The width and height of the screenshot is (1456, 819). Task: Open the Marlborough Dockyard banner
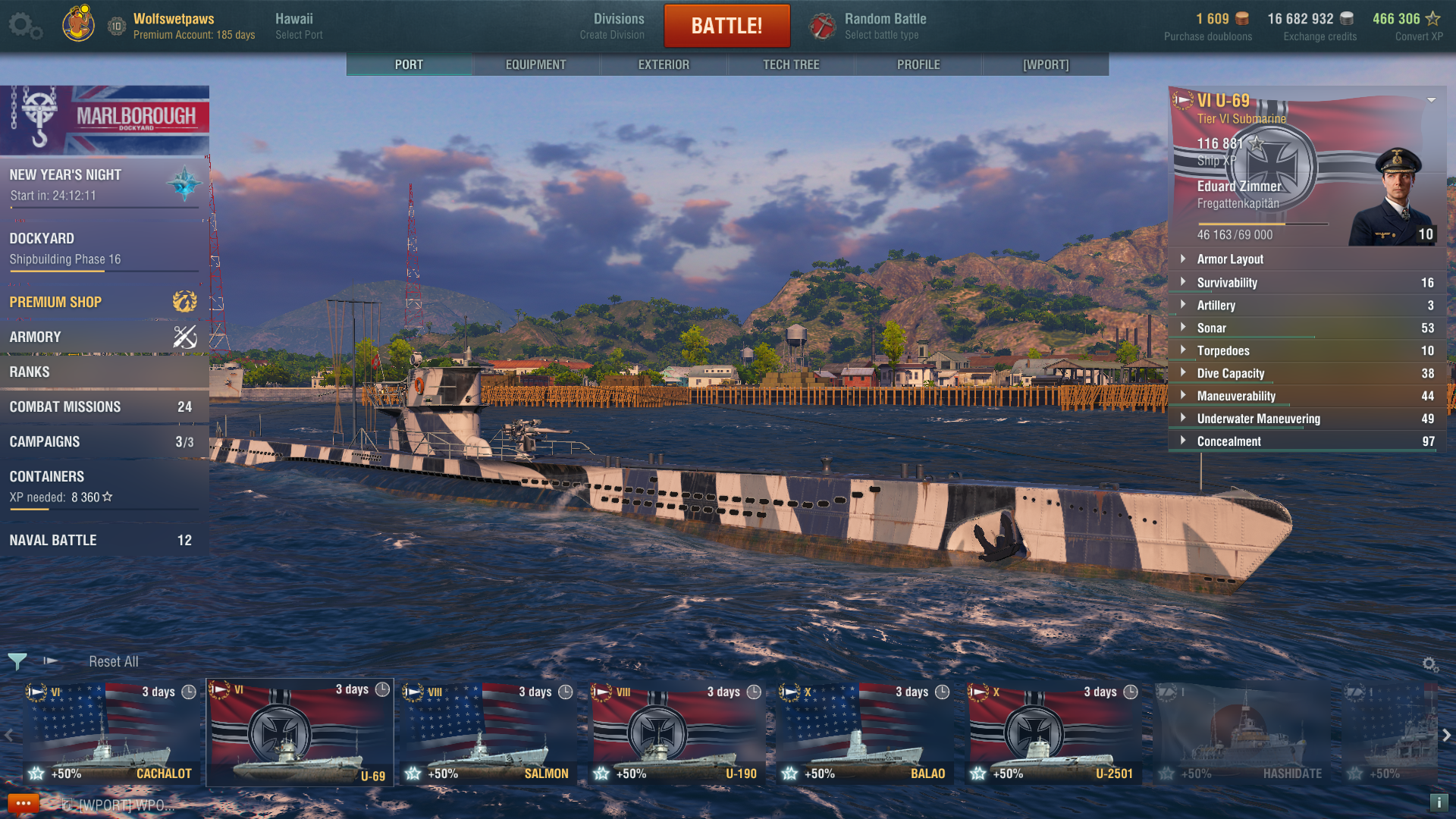pos(105,119)
